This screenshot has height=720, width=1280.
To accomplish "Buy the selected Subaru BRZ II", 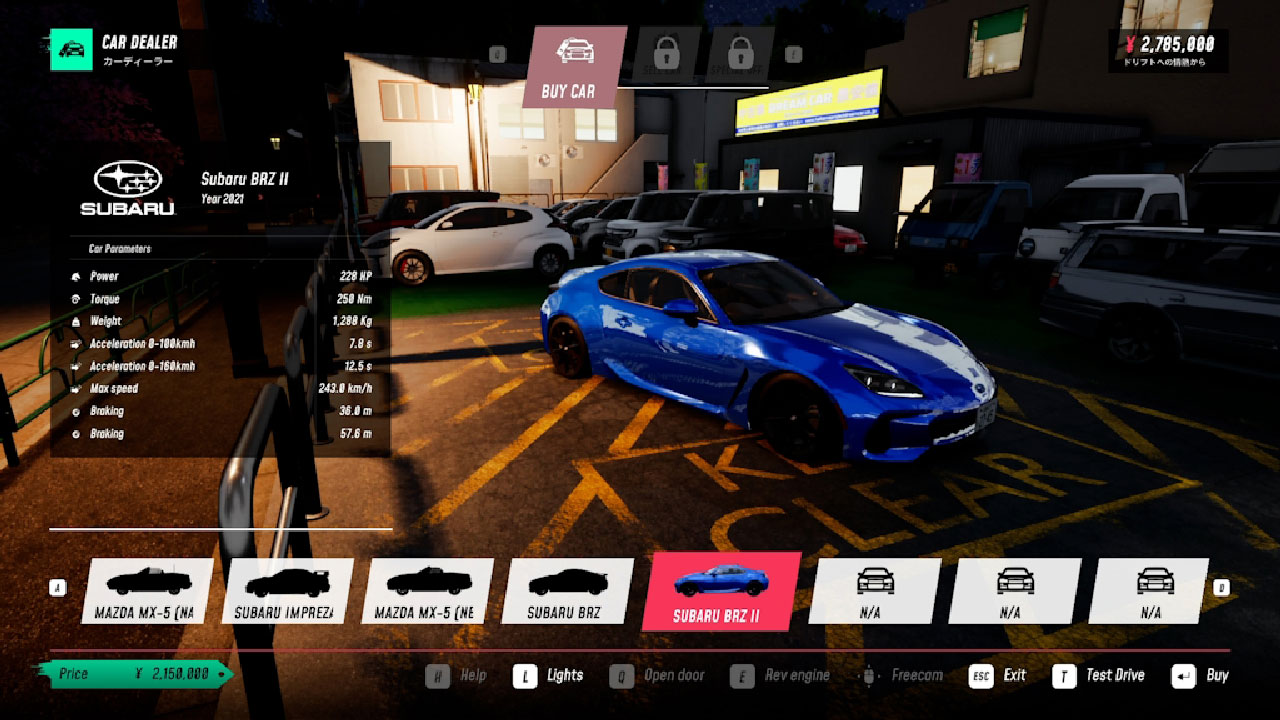I will coord(1201,676).
